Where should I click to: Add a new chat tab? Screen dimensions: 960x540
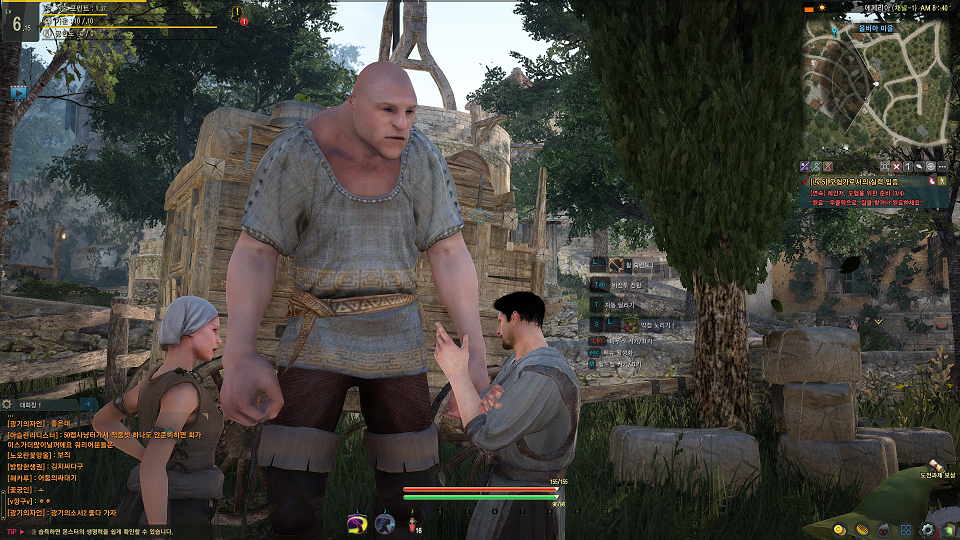click(x=88, y=403)
